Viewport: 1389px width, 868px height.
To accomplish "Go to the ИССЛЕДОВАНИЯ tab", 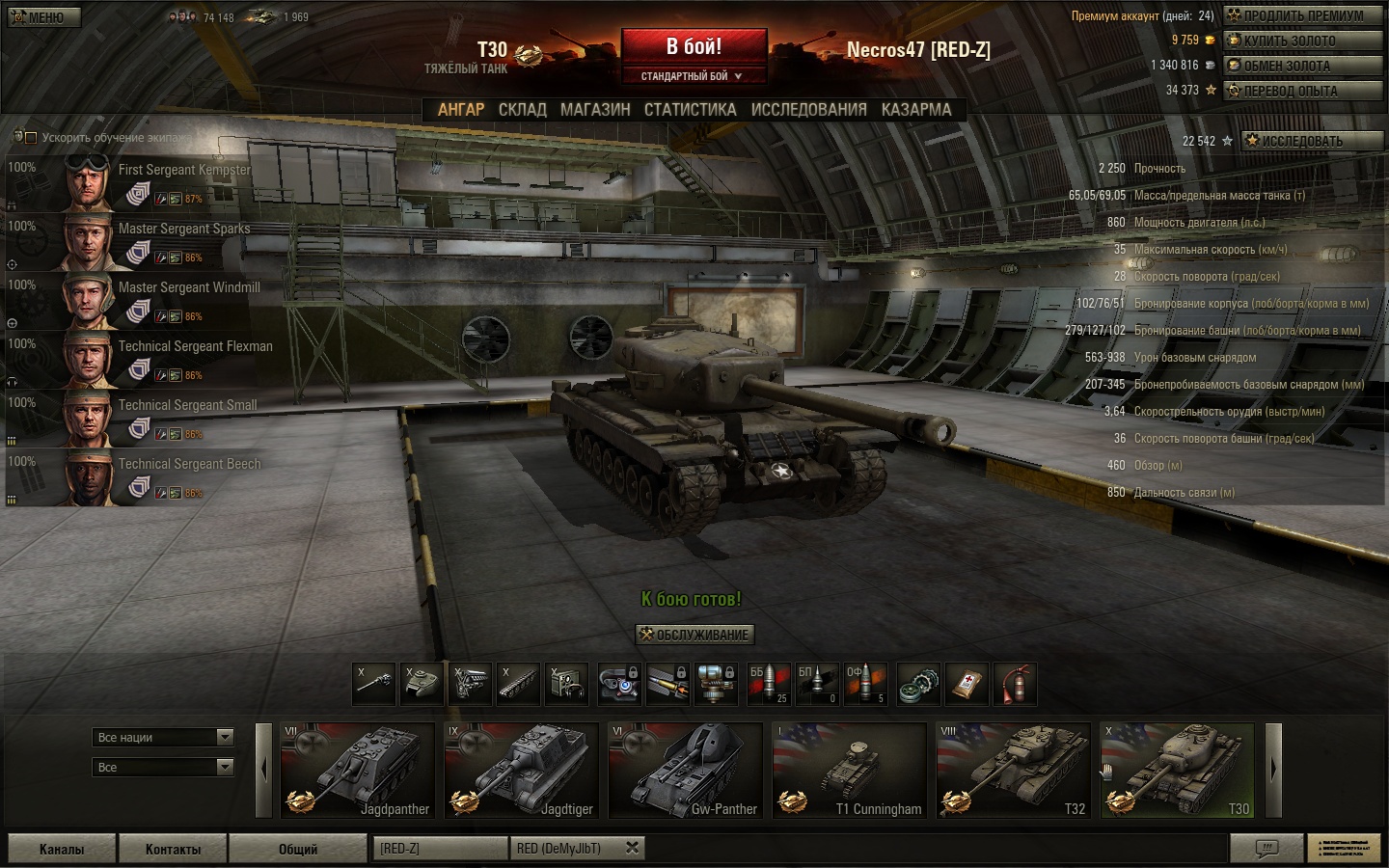I will click(x=808, y=110).
